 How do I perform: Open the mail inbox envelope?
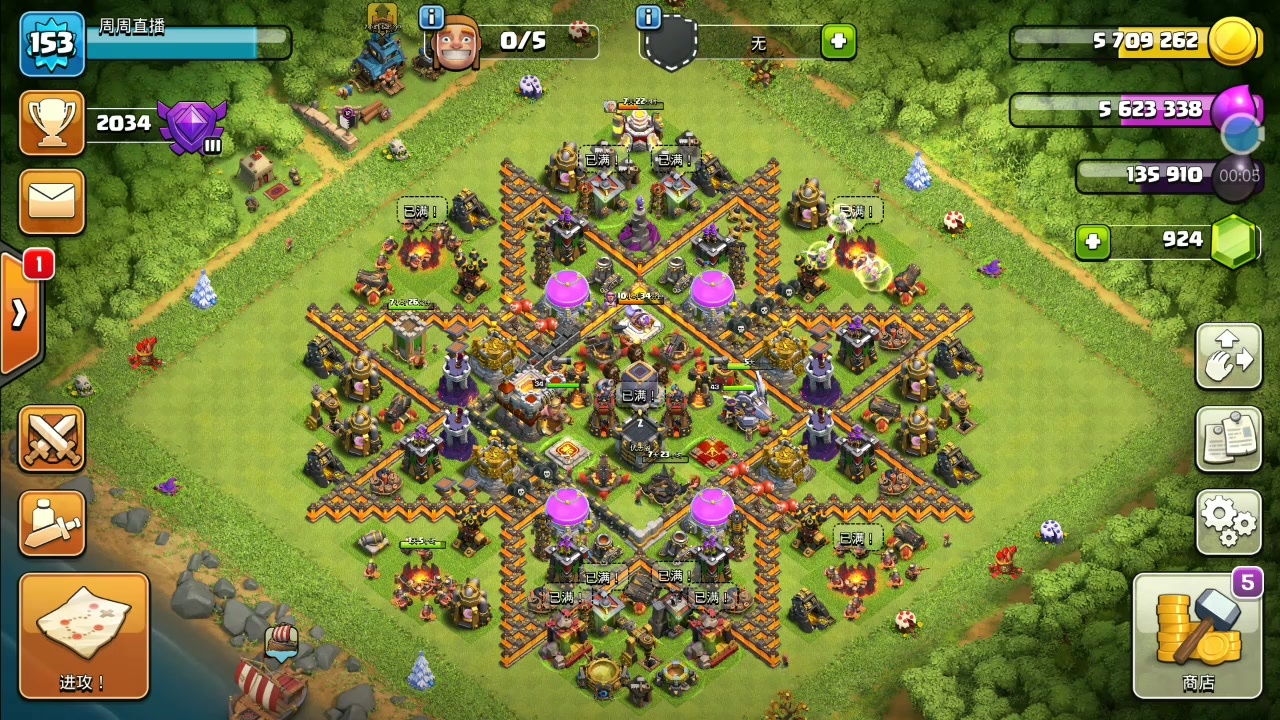[x=52, y=201]
